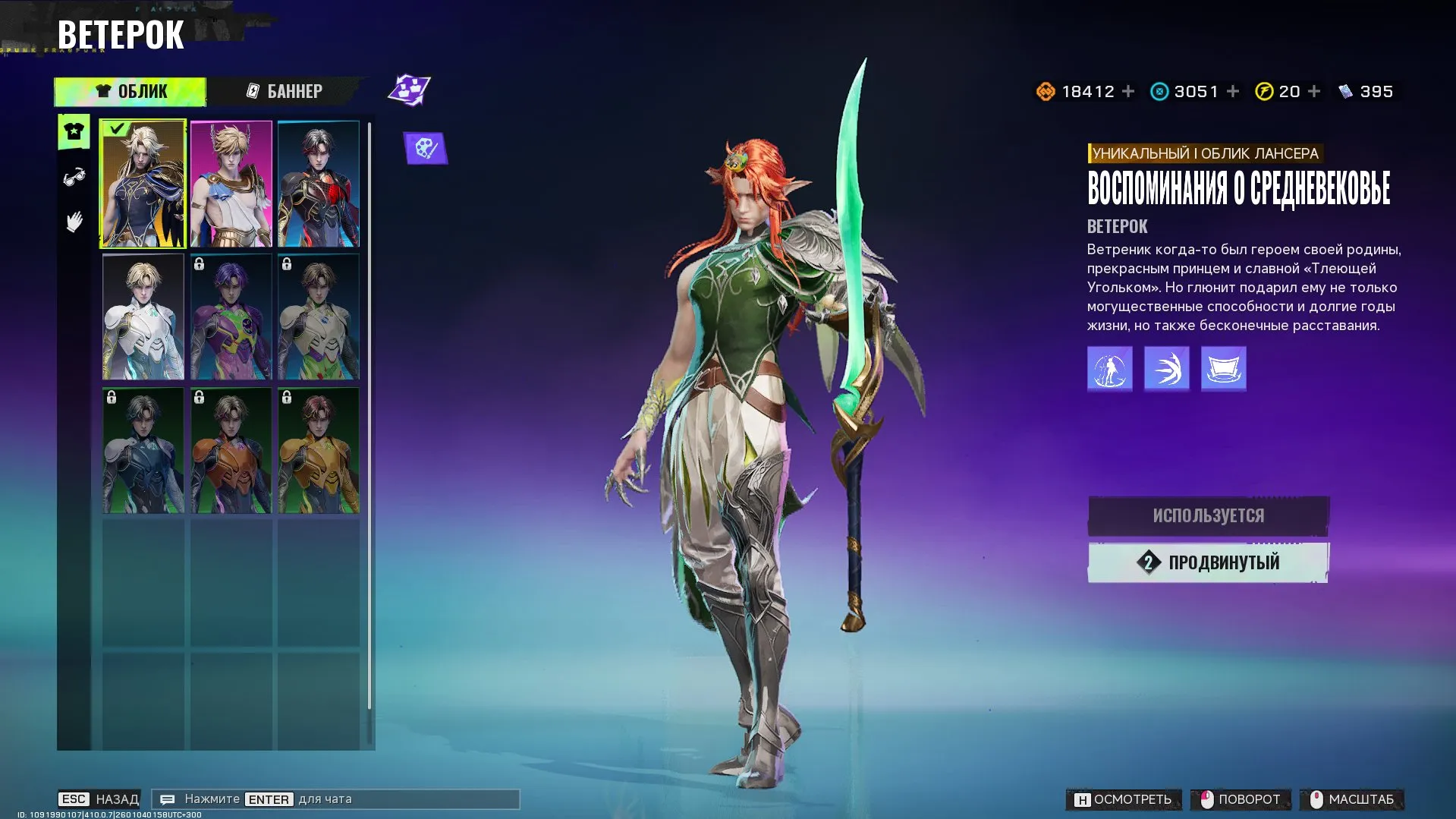Choose the locked yellow armor skin
This screenshot has width=1456, height=819.
(x=319, y=451)
